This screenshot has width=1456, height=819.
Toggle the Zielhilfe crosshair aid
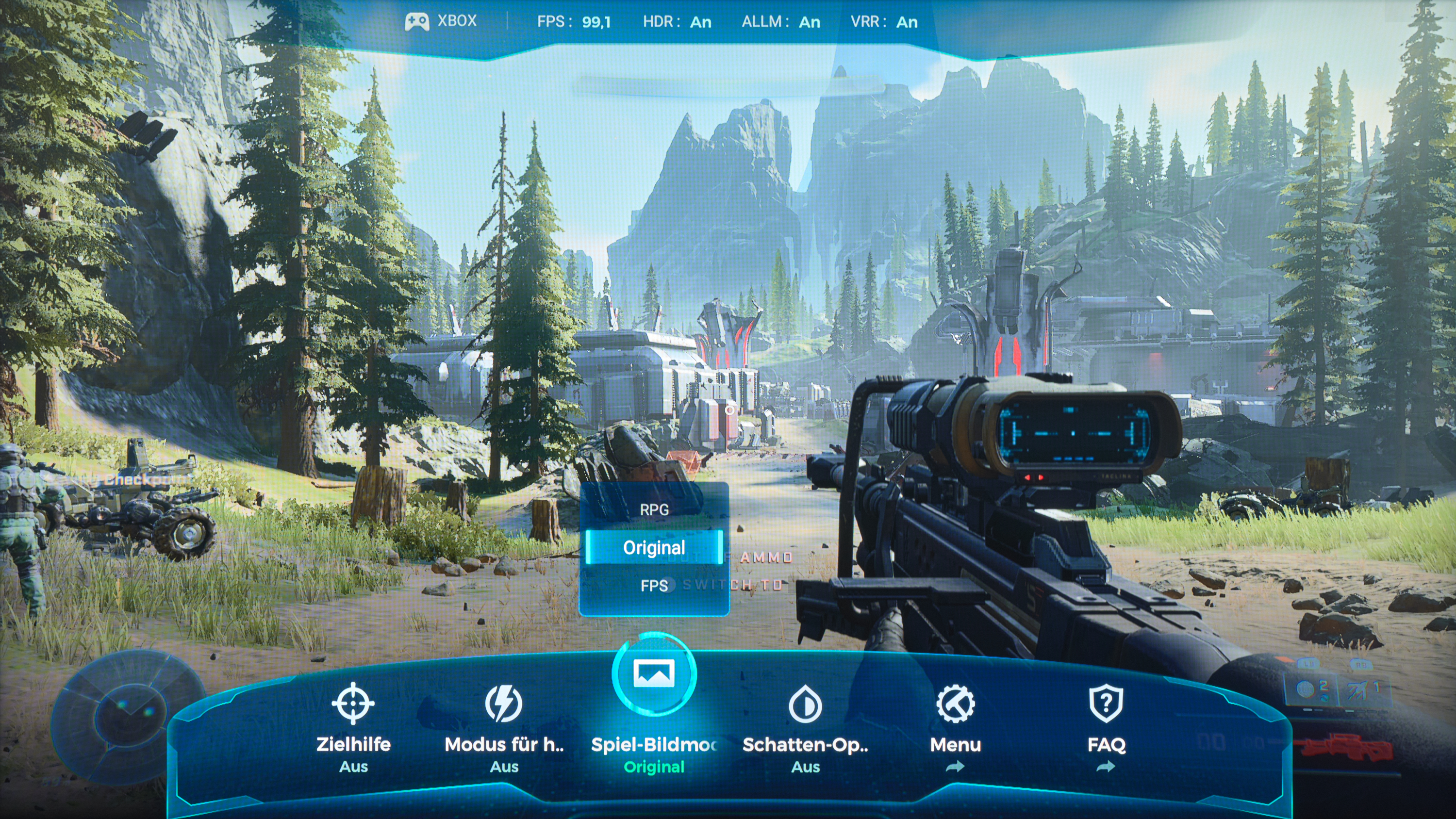pos(353,704)
